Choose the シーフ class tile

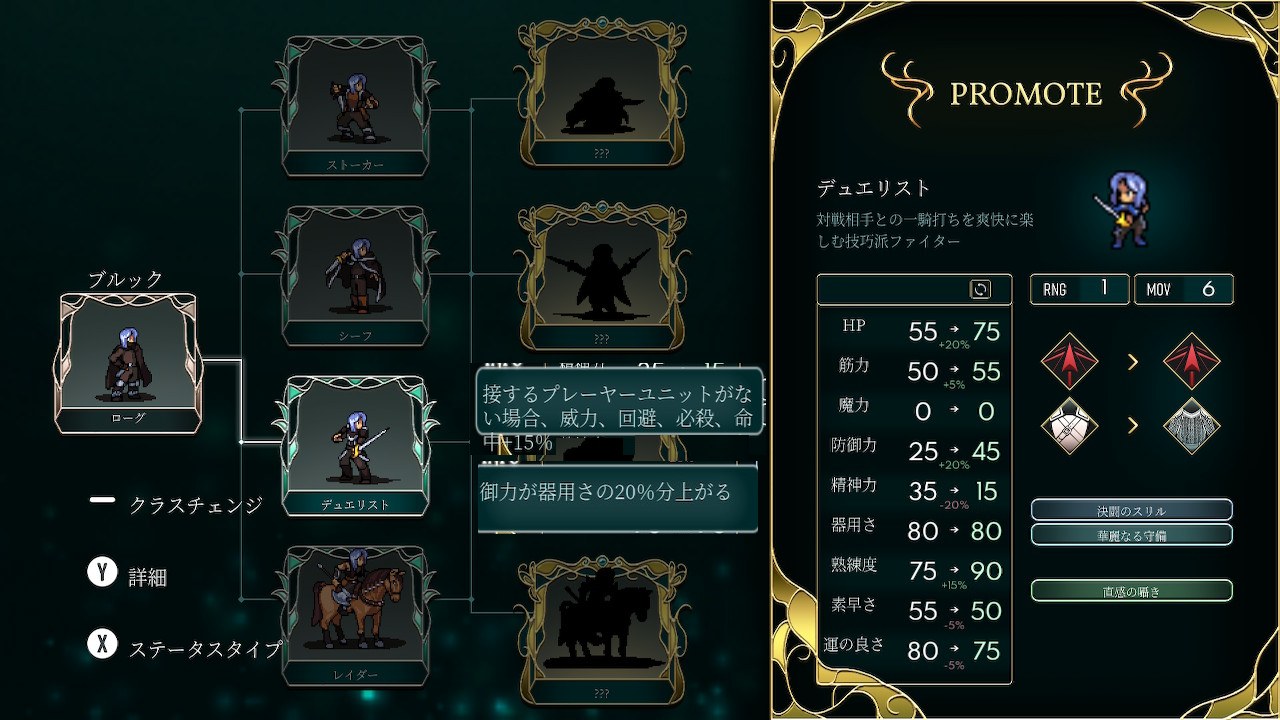tap(354, 277)
